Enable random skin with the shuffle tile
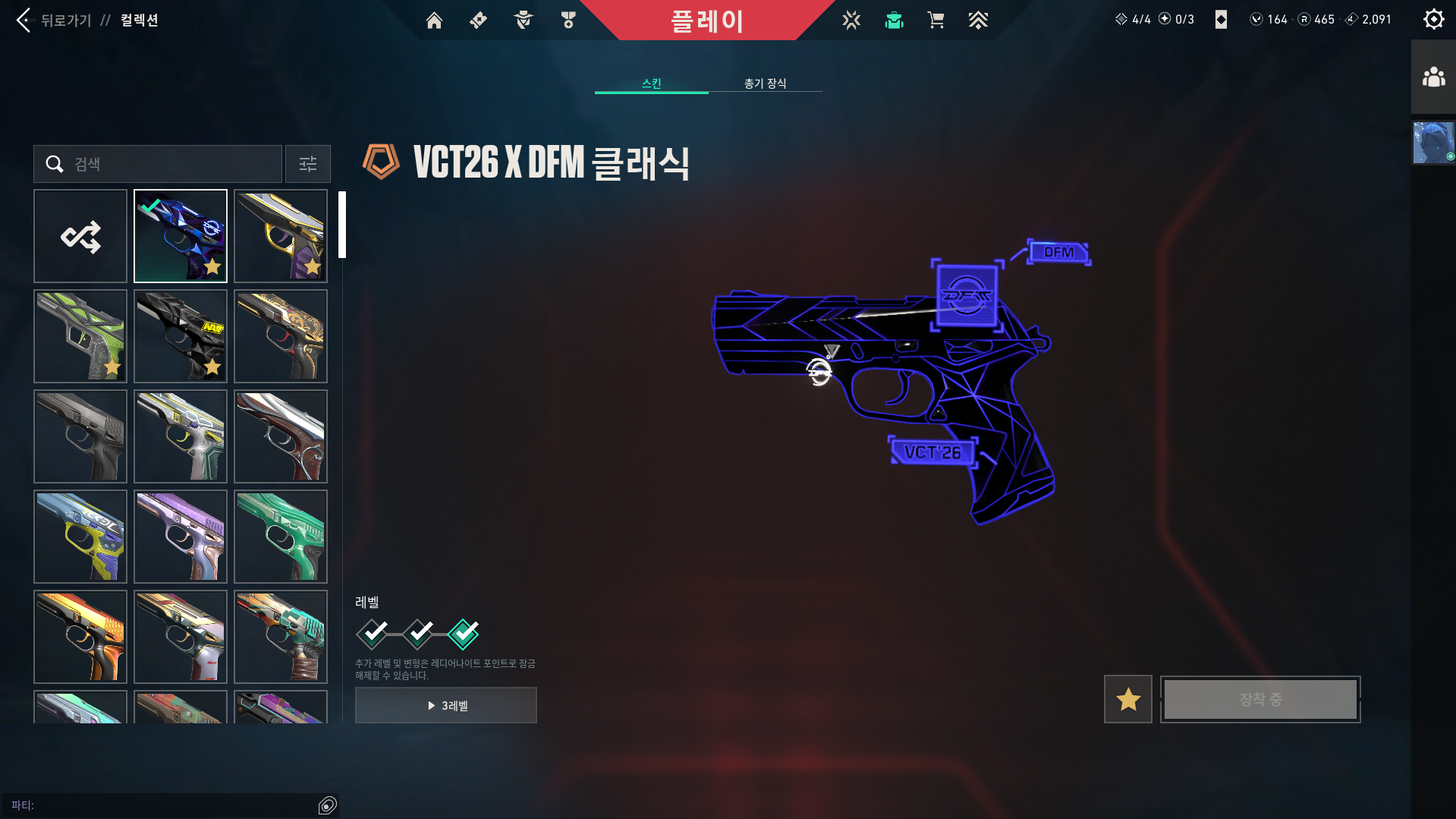Viewport: 1456px width, 819px height. 80,236
